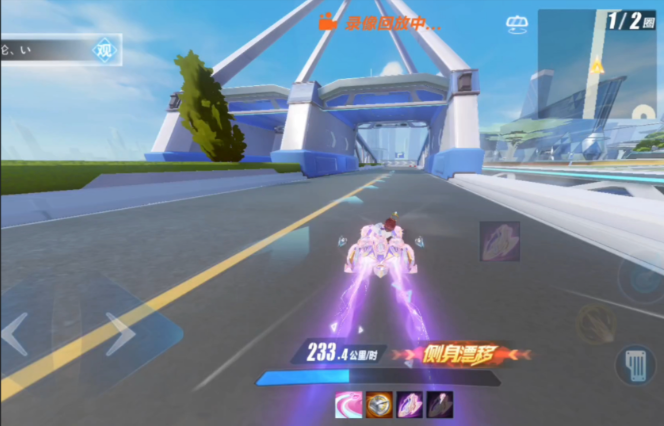Switch camera view with the car-rotate icon
This screenshot has width=664, height=426.
516,23
